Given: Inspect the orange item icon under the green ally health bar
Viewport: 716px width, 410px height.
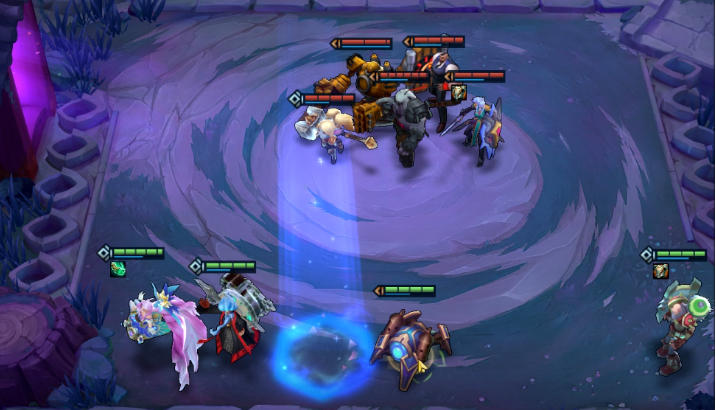Looking at the screenshot, I should [x=660, y=270].
